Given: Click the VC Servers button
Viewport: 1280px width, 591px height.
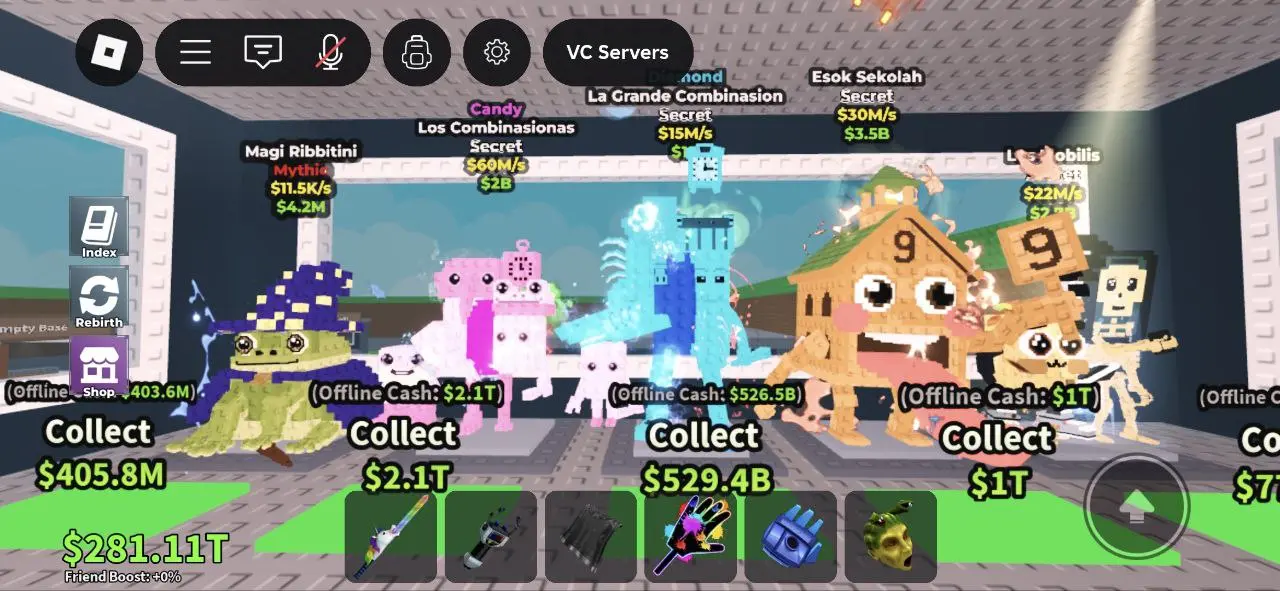Looking at the screenshot, I should point(617,52).
